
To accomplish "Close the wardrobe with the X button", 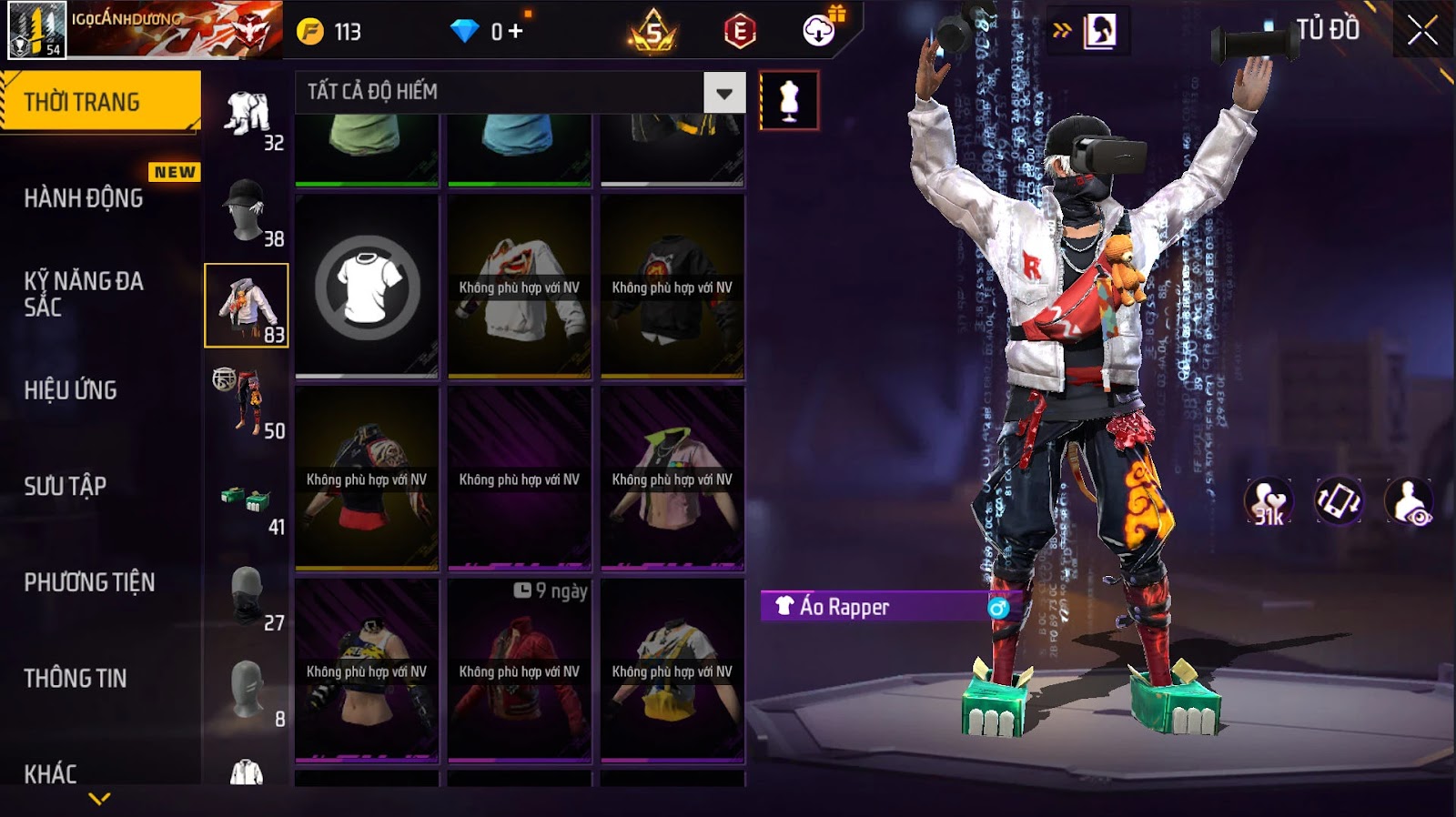I will [1422, 32].
